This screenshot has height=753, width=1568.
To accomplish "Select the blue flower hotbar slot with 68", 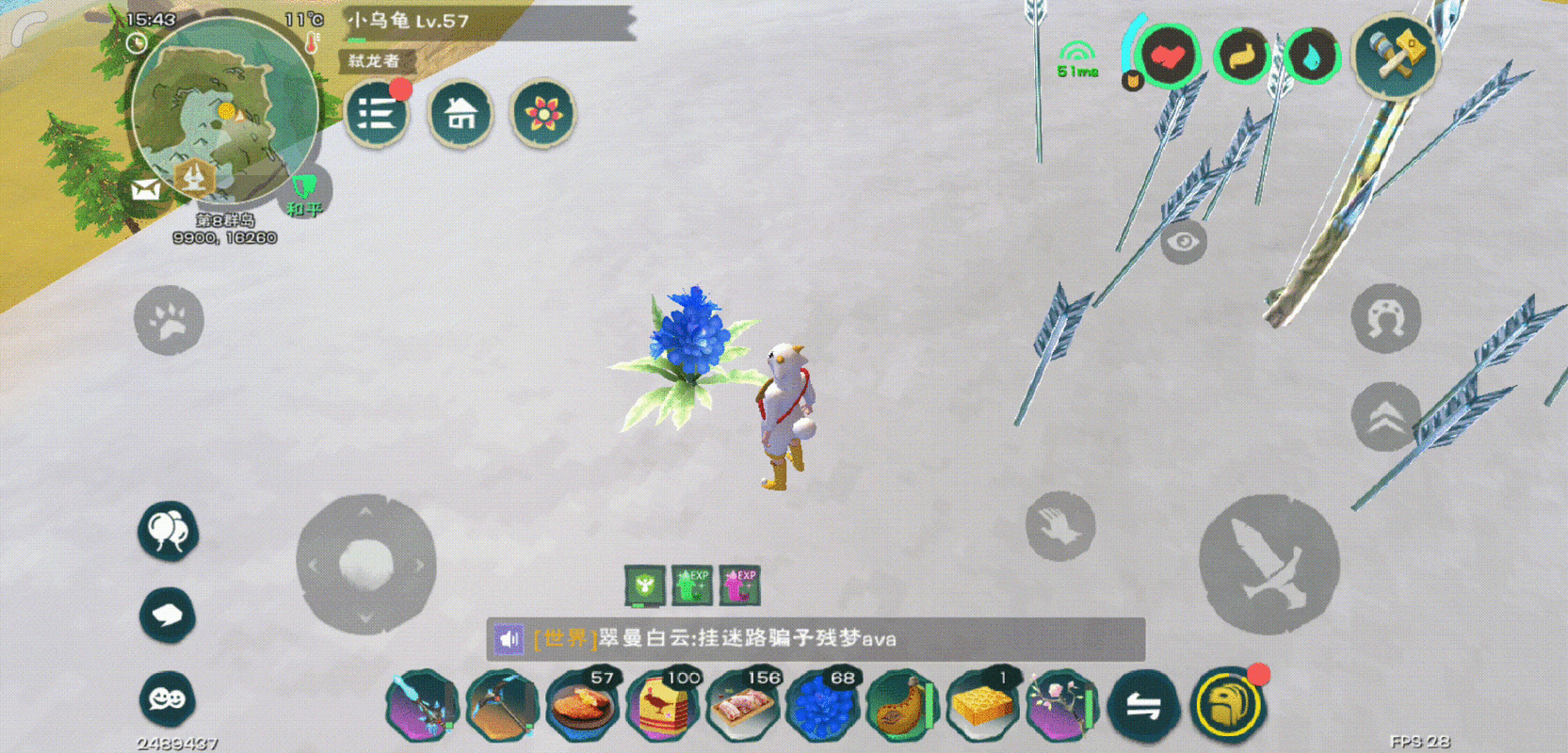I will tap(823, 705).
